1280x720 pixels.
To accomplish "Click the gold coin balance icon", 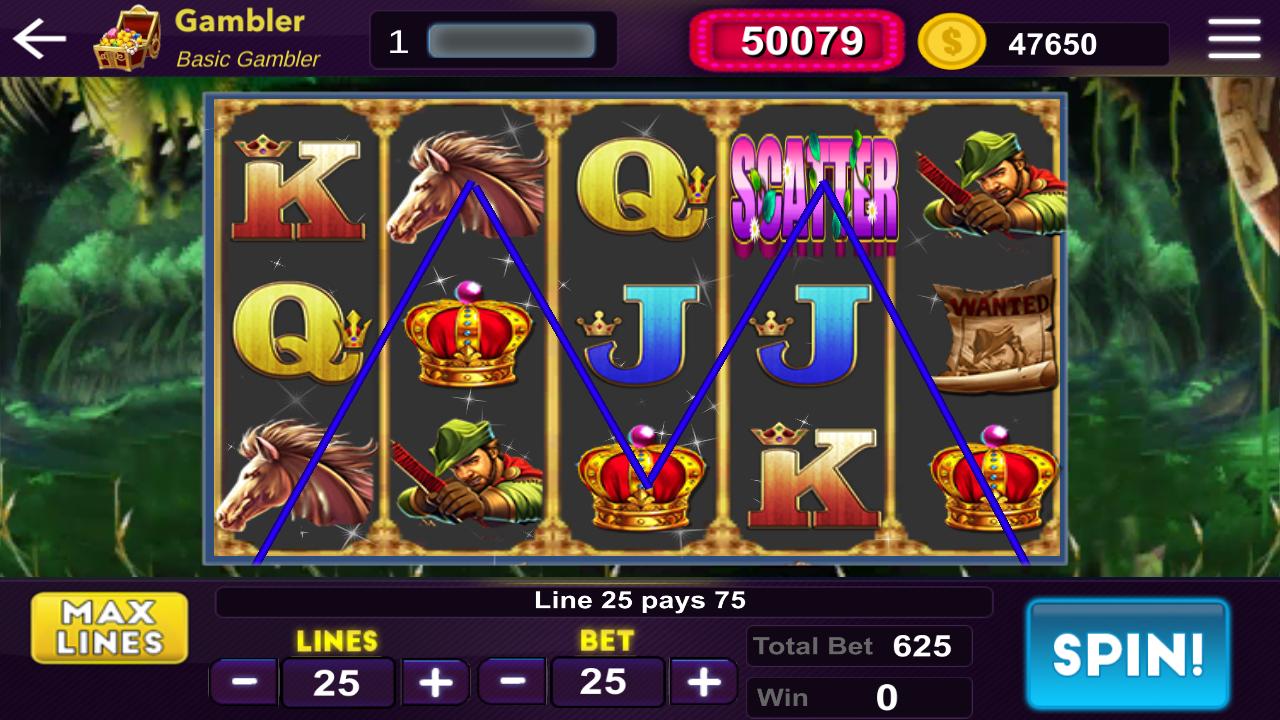I will 953,42.
